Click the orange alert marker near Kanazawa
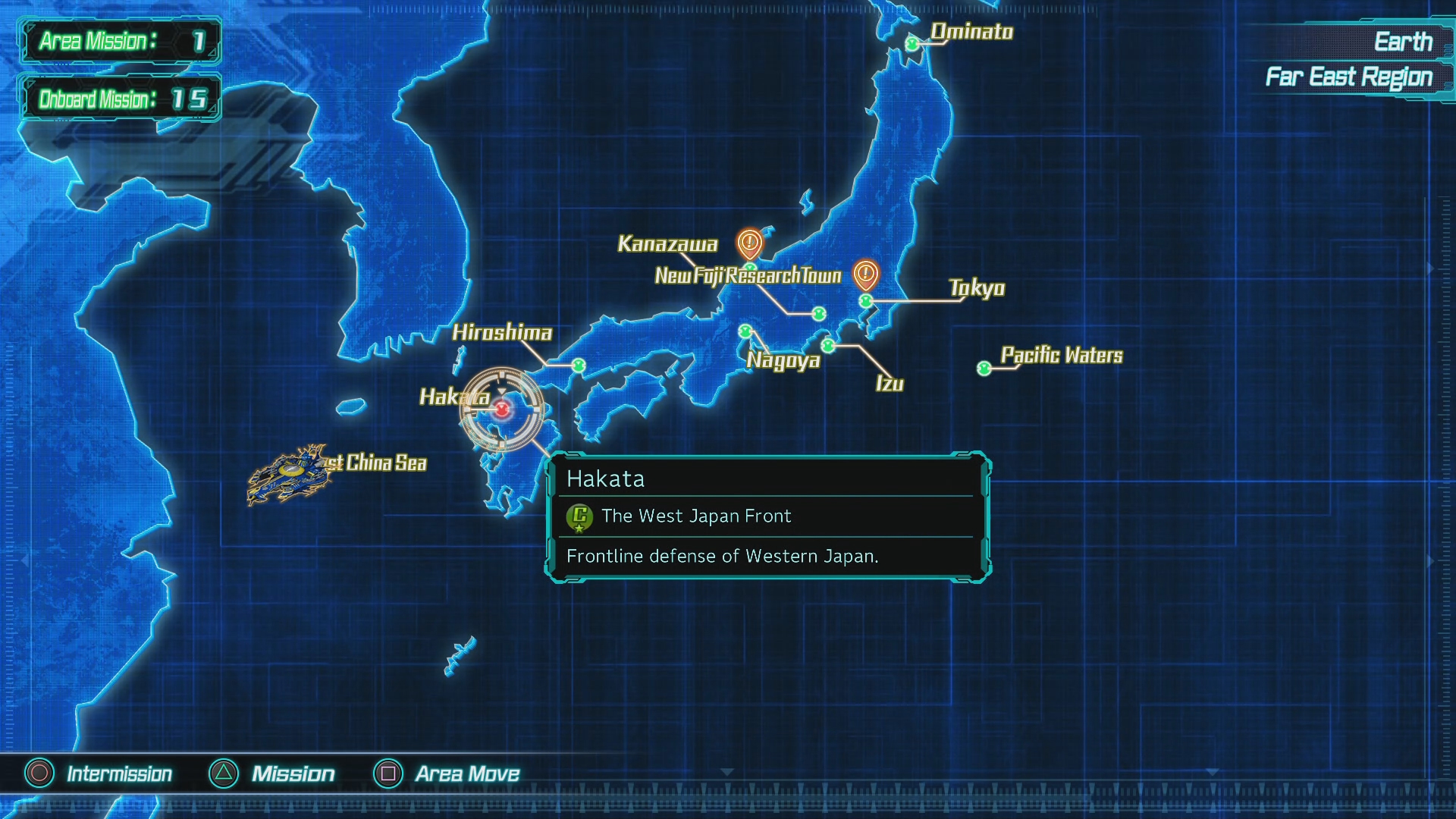The height and width of the screenshot is (819, 1456). coord(749,243)
